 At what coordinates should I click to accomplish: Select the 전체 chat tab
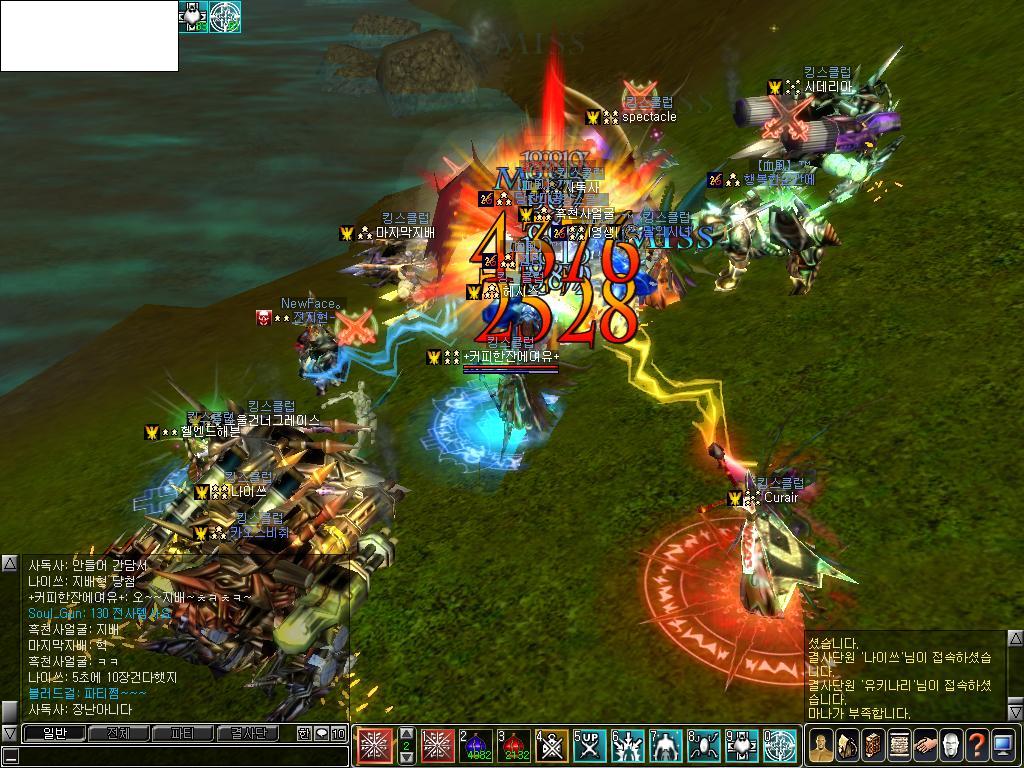118,733
